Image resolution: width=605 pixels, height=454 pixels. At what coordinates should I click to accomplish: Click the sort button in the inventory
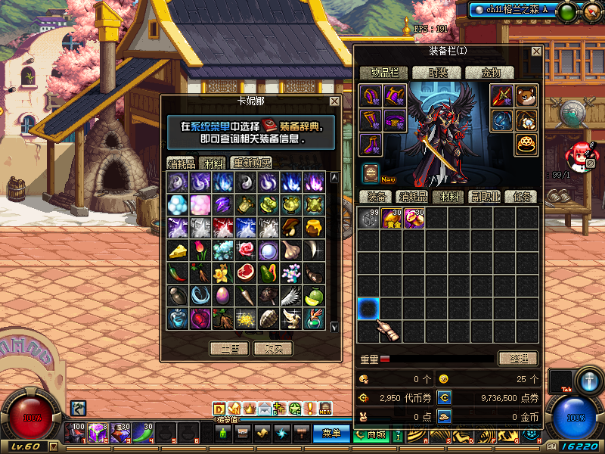pos(518,357)
